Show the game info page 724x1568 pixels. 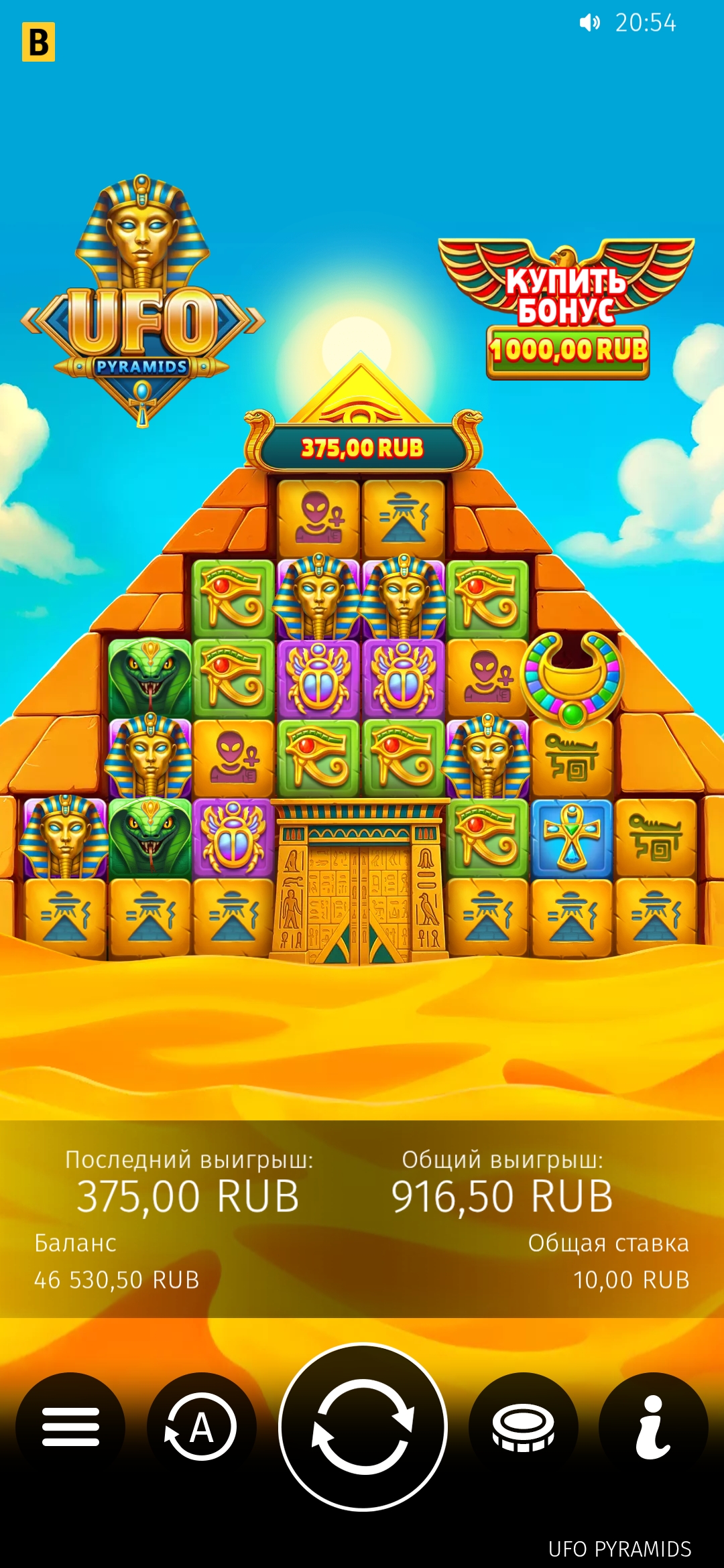653,1427
